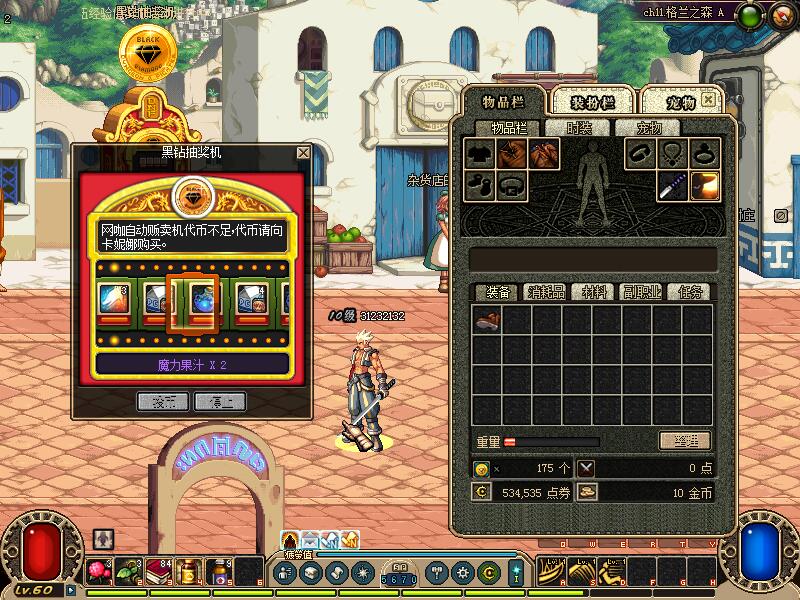Screen dimensions: 800x600
Task: Select the highlighted magic juice prize
Action: 192,298
